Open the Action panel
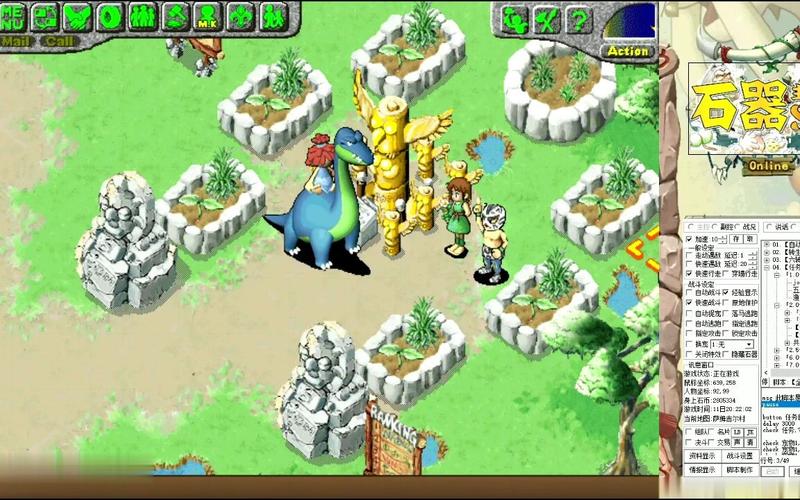800x500 pixels. [x=628, y=50]
